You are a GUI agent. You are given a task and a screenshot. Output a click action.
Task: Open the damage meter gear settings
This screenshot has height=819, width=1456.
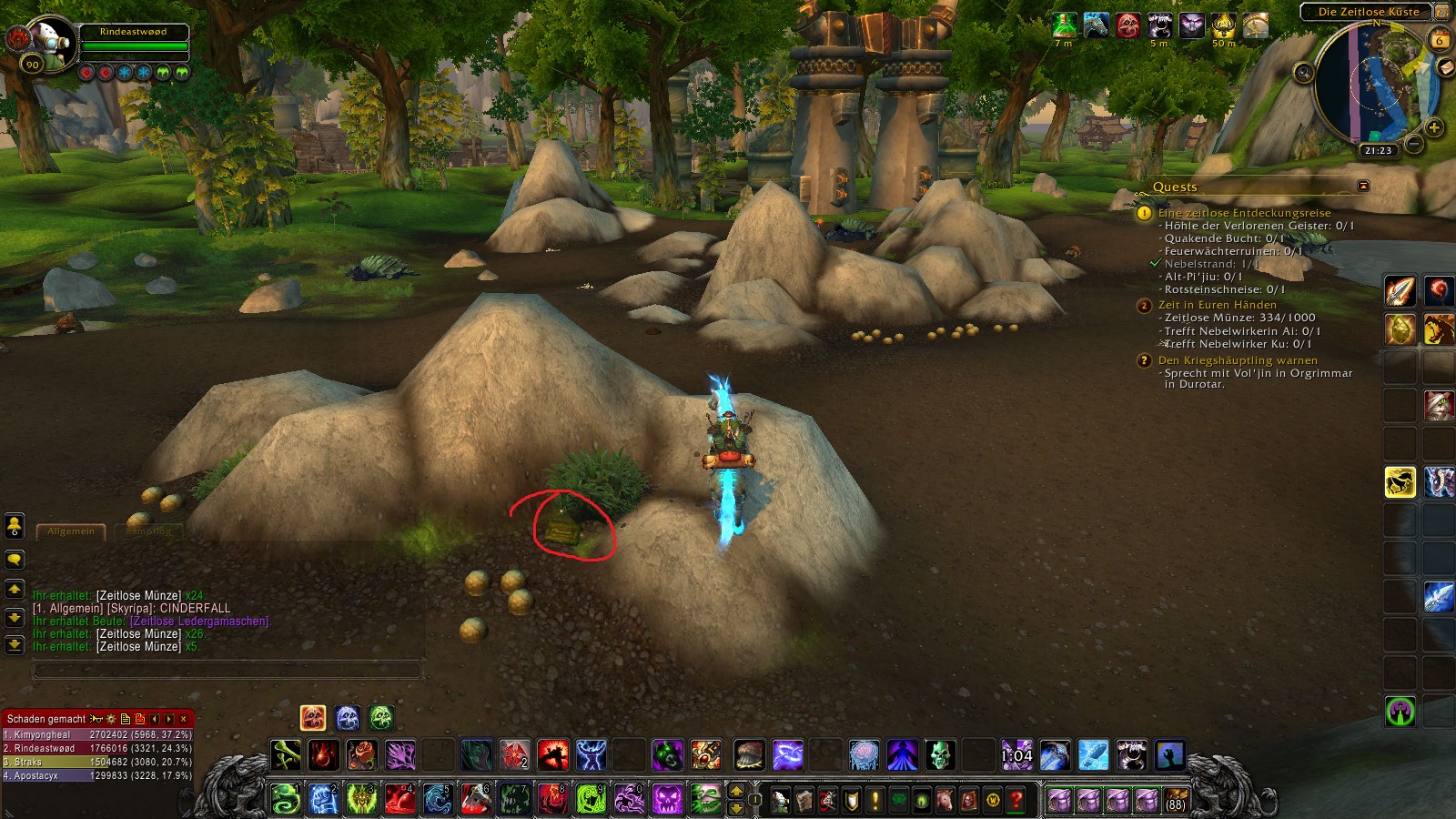(111, 719)
